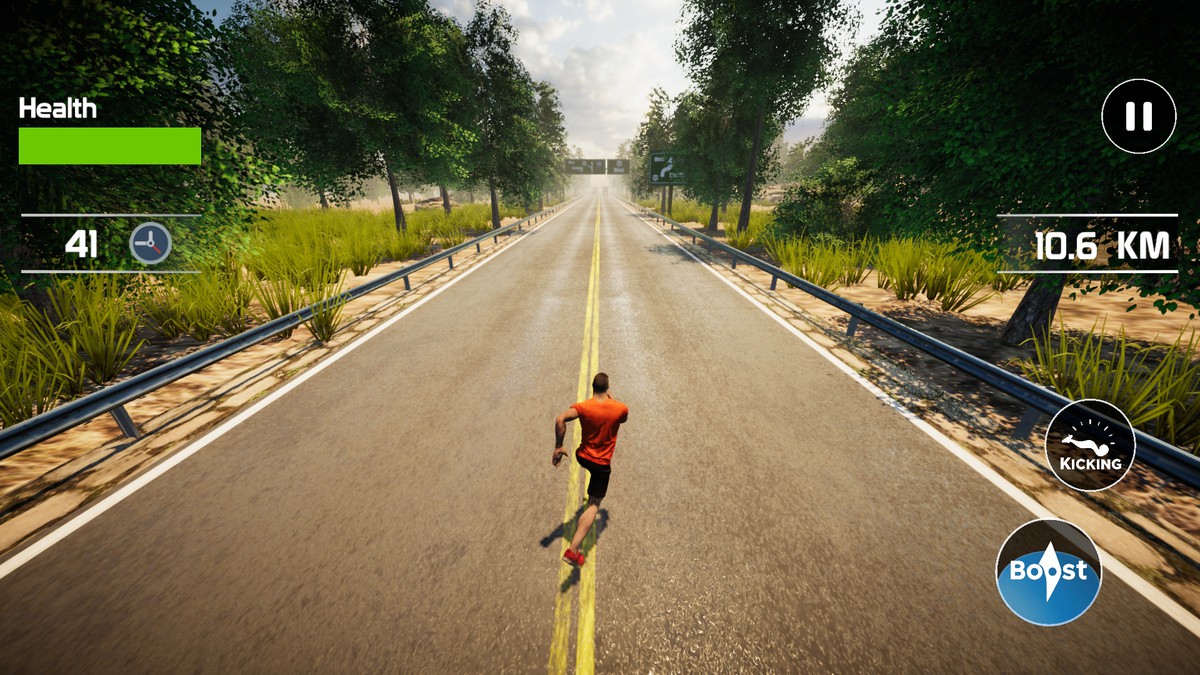1200x675 pixels.
Task: Tap the blue Boost button
Action: 1048,572
